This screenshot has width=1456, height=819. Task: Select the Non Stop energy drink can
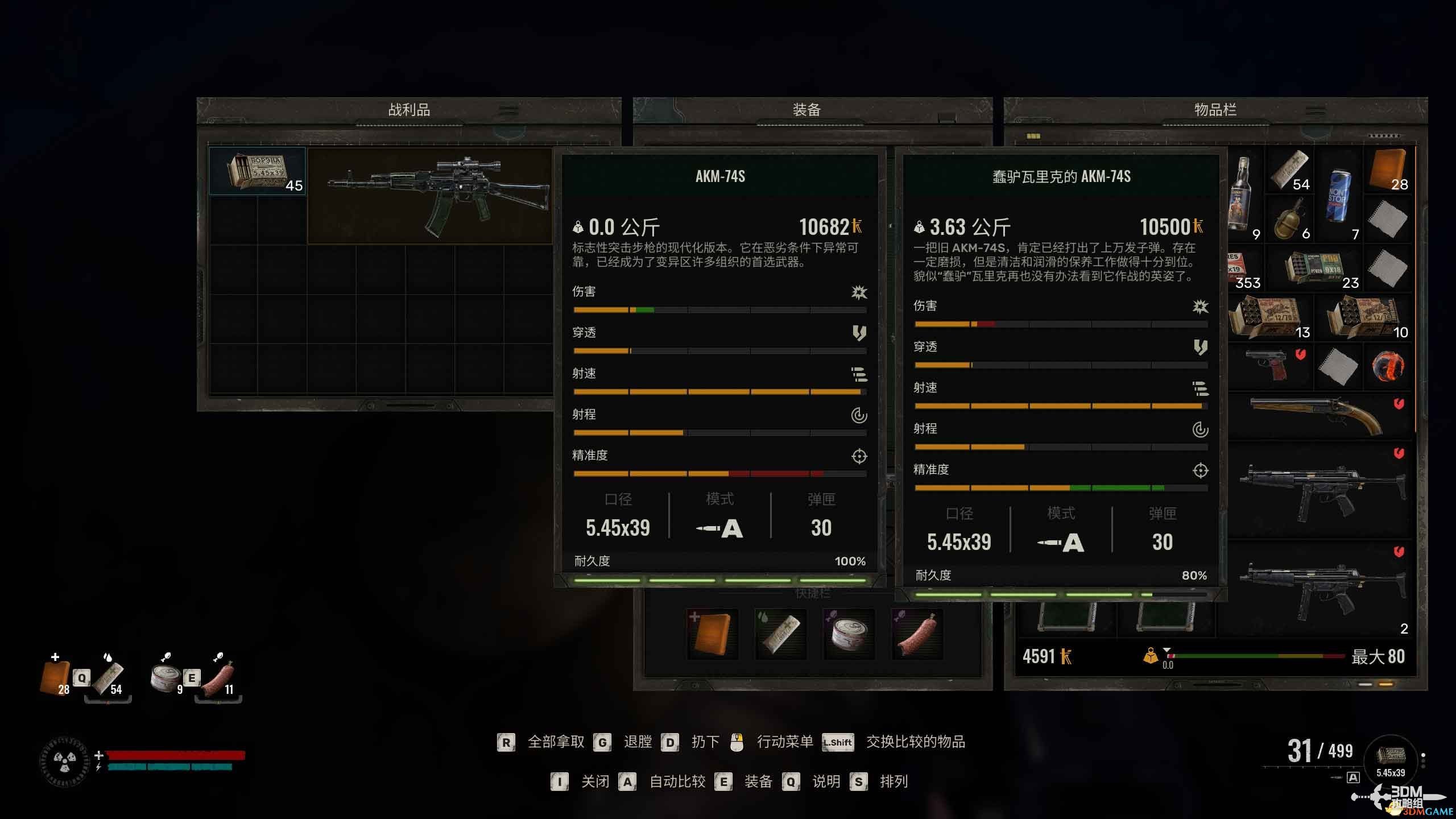[x=1339, y=195]
